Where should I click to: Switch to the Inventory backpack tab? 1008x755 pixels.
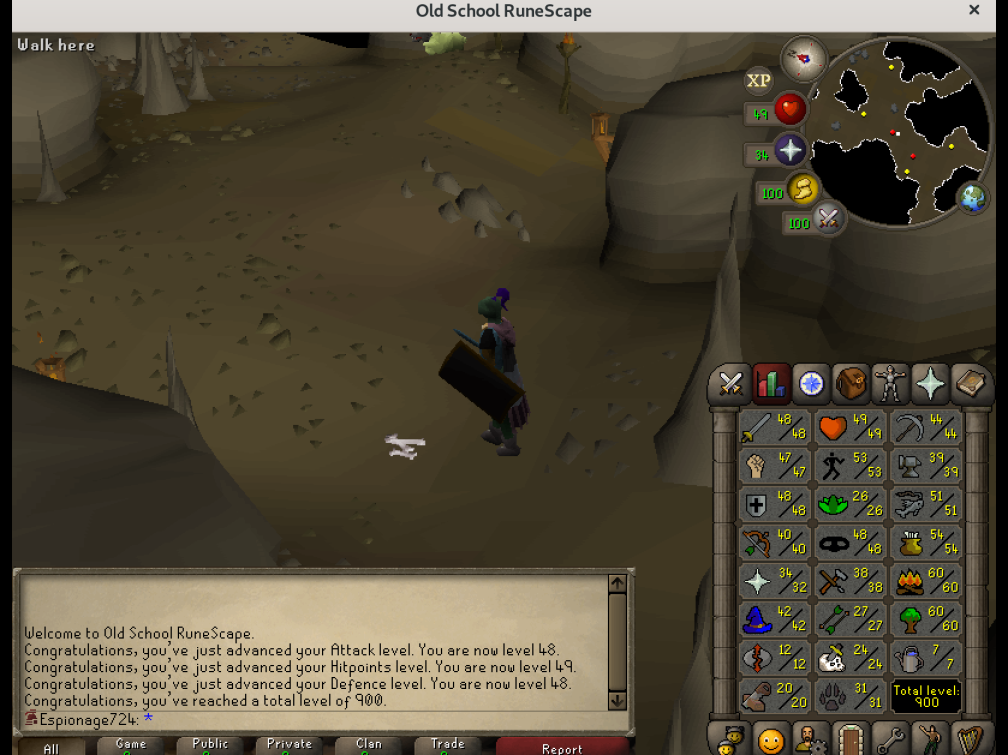(851, 383)
